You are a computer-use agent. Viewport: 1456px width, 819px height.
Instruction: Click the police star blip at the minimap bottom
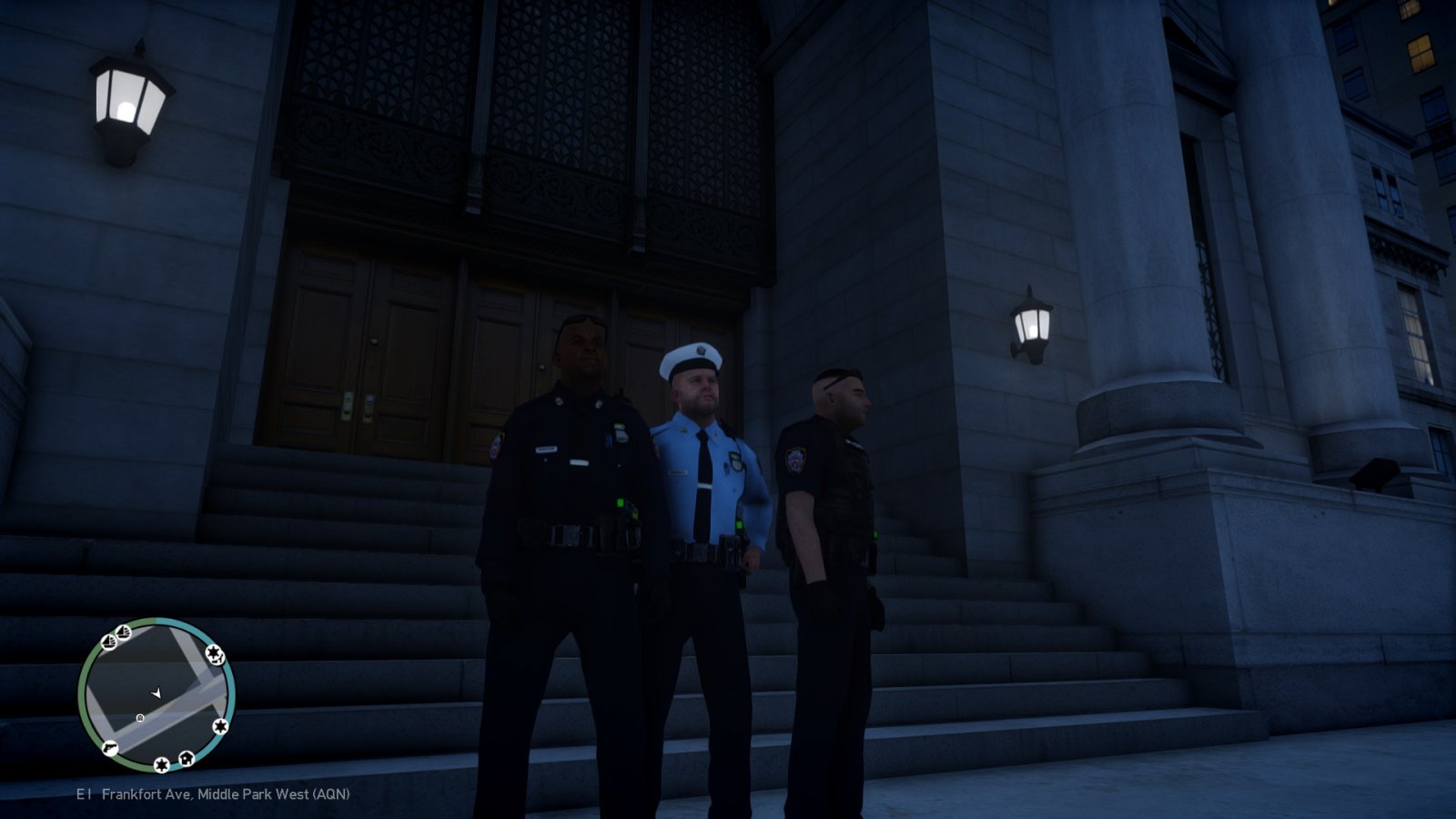(x=161, y=764)
